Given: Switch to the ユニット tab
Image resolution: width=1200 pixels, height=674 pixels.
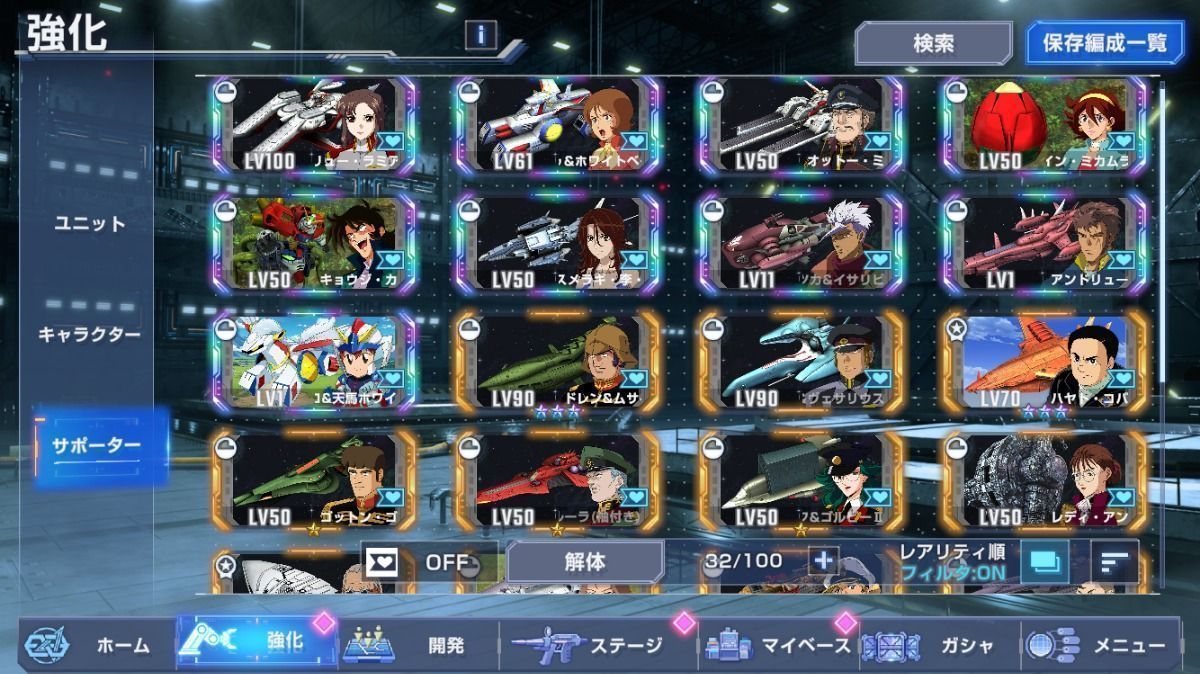Looking at the screenshot, I should [x=90, y=223].
